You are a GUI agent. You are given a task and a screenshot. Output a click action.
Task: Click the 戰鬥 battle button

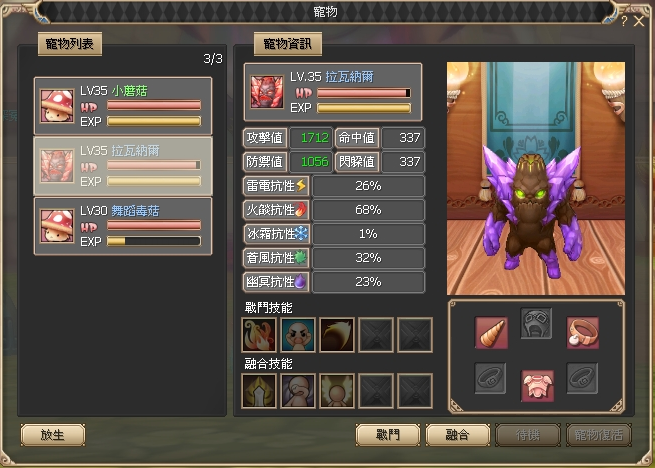point(387,436)
